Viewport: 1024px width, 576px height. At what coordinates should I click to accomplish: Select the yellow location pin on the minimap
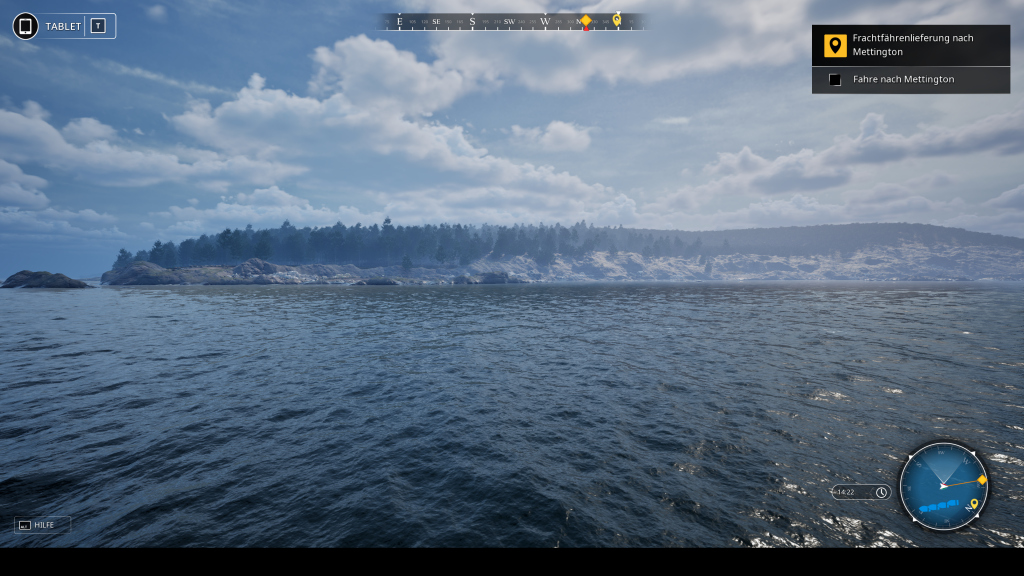tap(973, 505)
